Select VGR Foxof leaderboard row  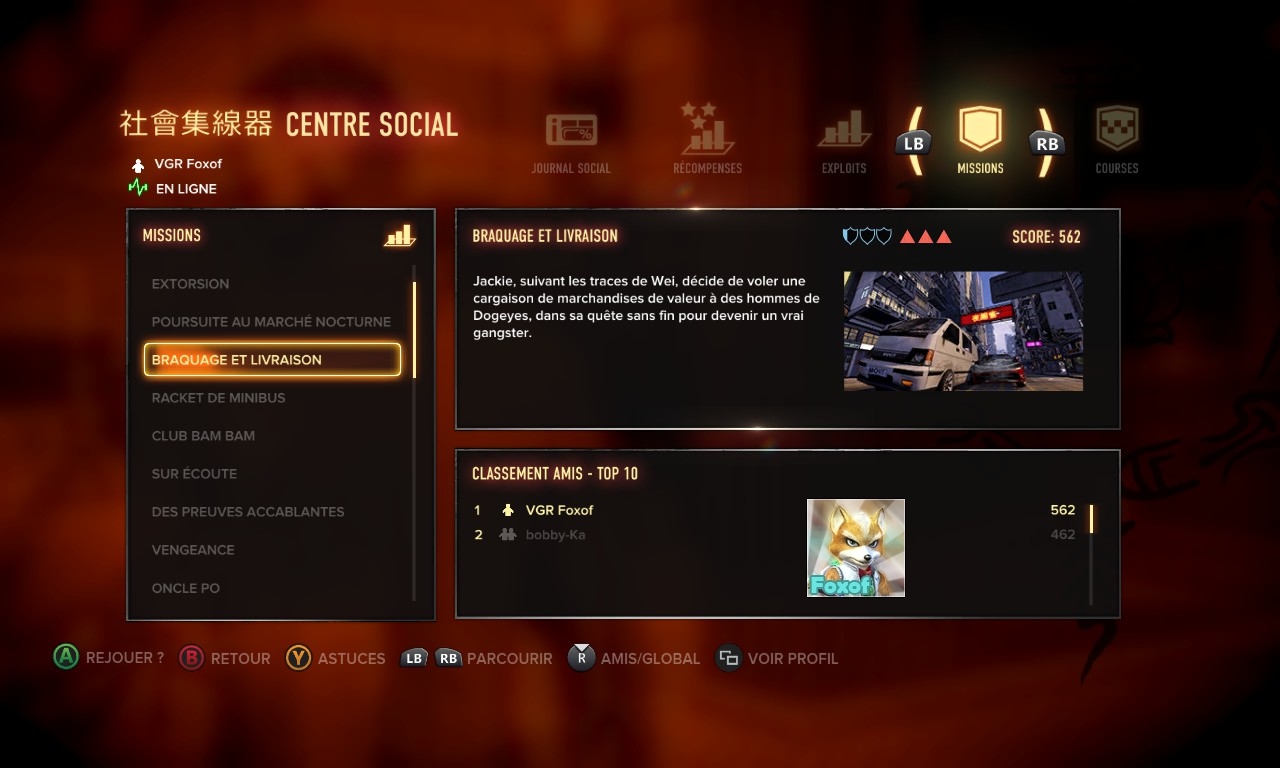pyautogui.click(x=560, y=510)
